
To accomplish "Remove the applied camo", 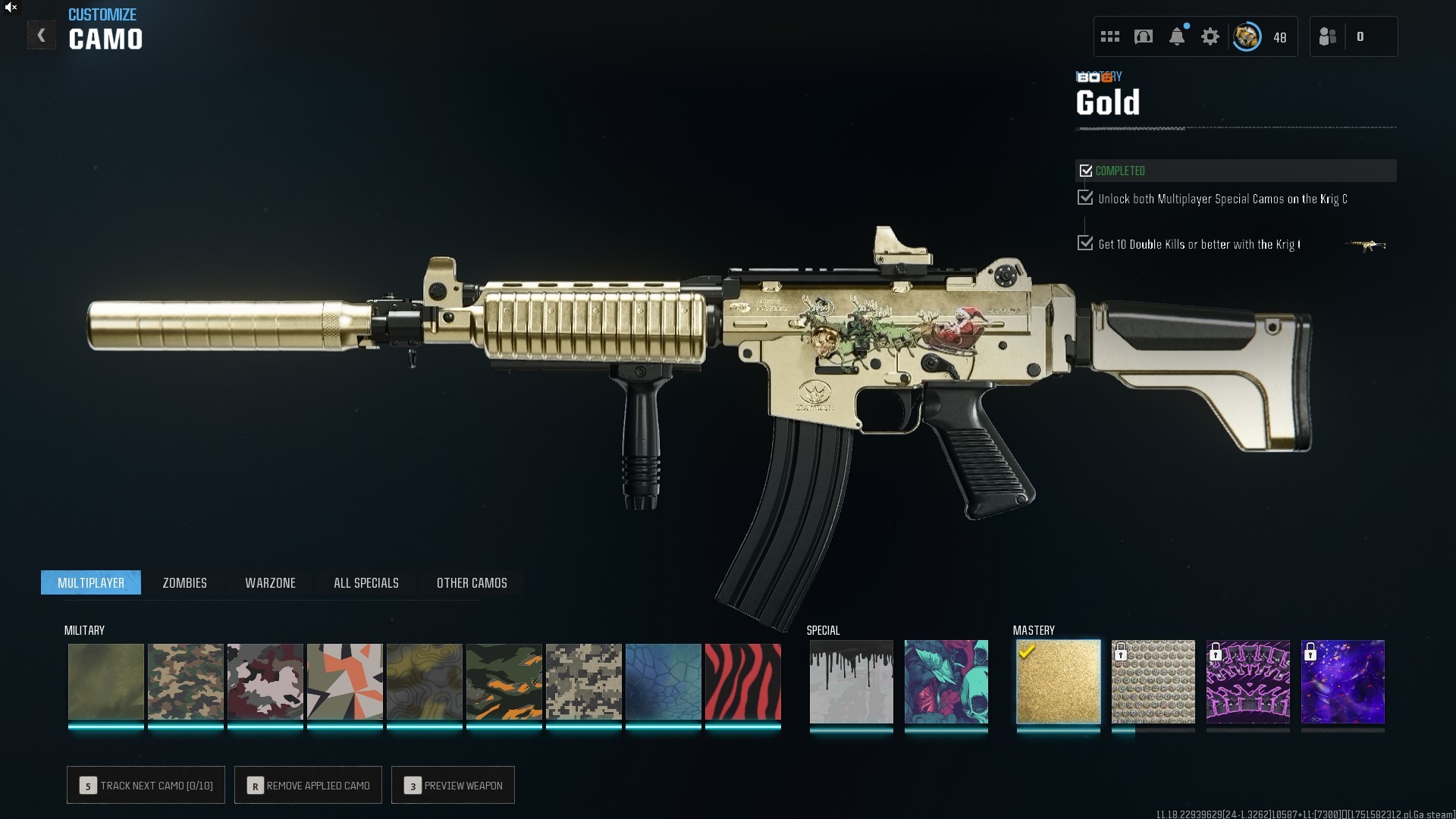I will pos(308,786).
